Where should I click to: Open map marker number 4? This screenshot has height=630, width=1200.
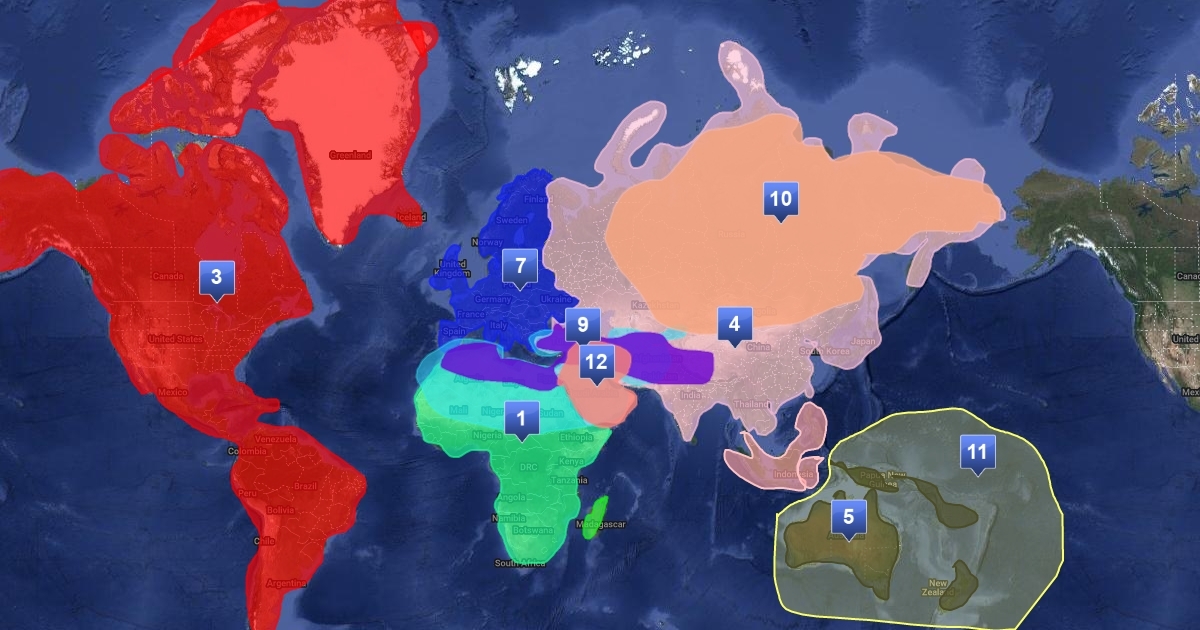(734, 324)
